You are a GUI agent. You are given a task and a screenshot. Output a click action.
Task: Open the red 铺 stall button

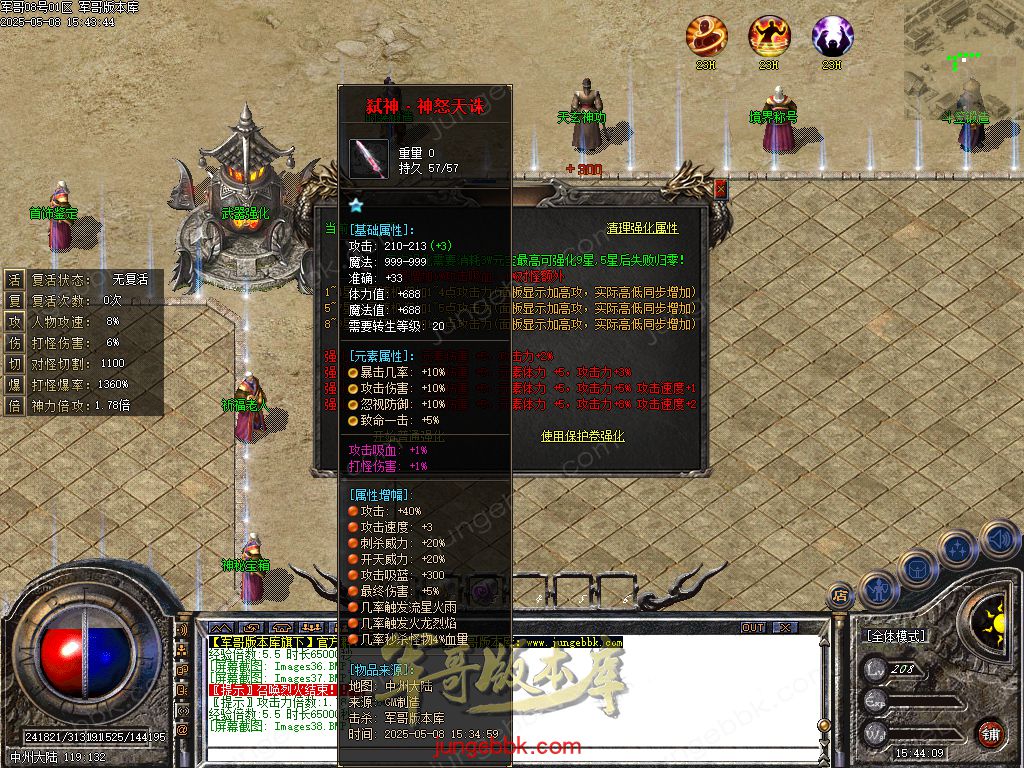pos(989,733)
